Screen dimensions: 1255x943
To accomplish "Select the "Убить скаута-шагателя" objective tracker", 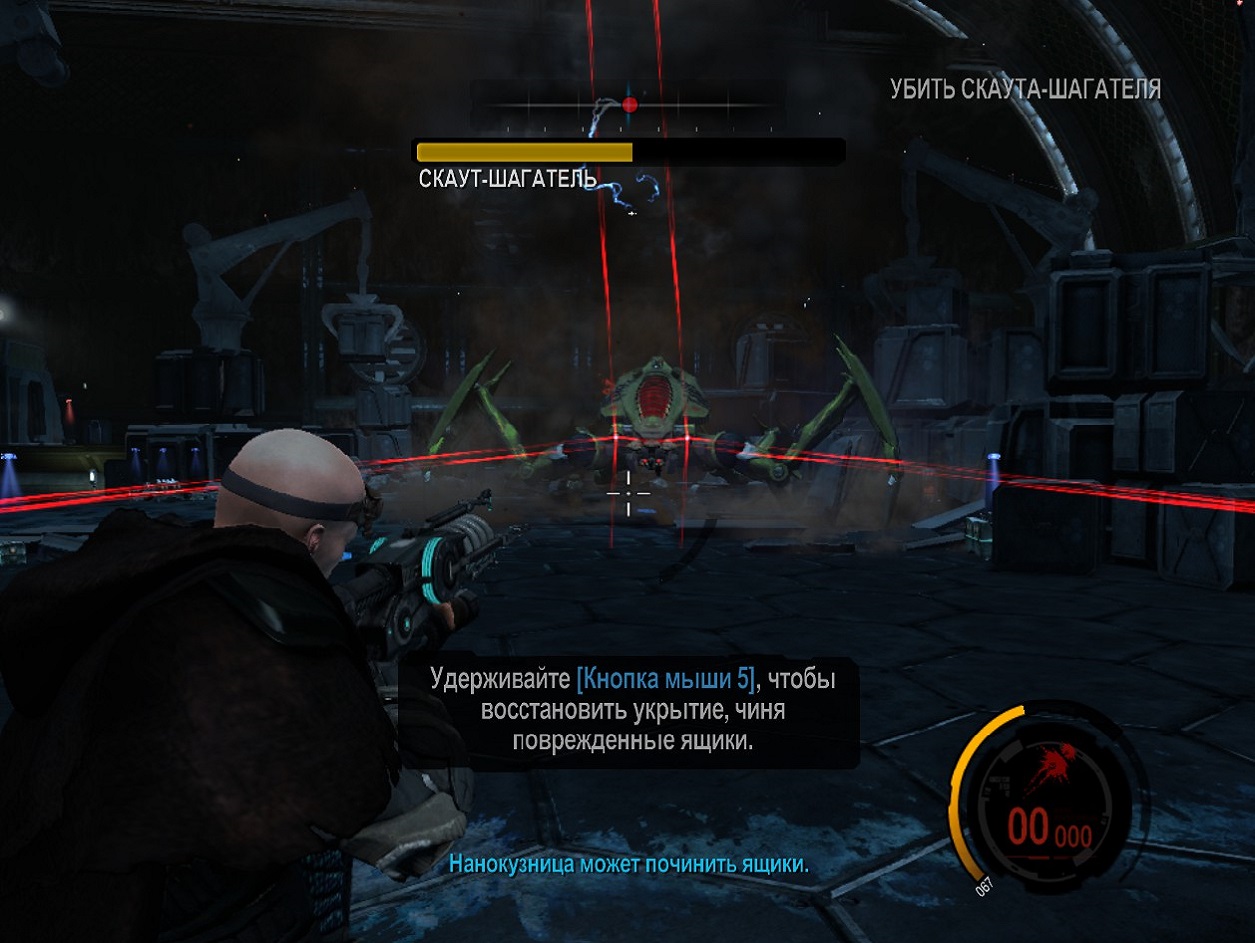I will [x=1025, y=90].
